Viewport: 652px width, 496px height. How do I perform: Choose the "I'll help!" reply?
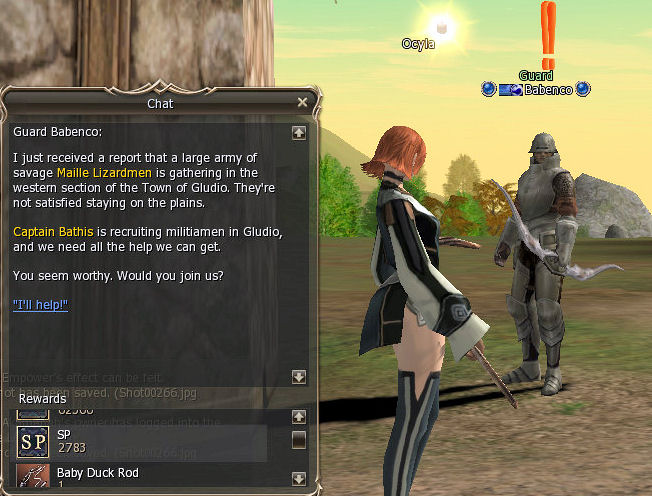click(40, 304)
